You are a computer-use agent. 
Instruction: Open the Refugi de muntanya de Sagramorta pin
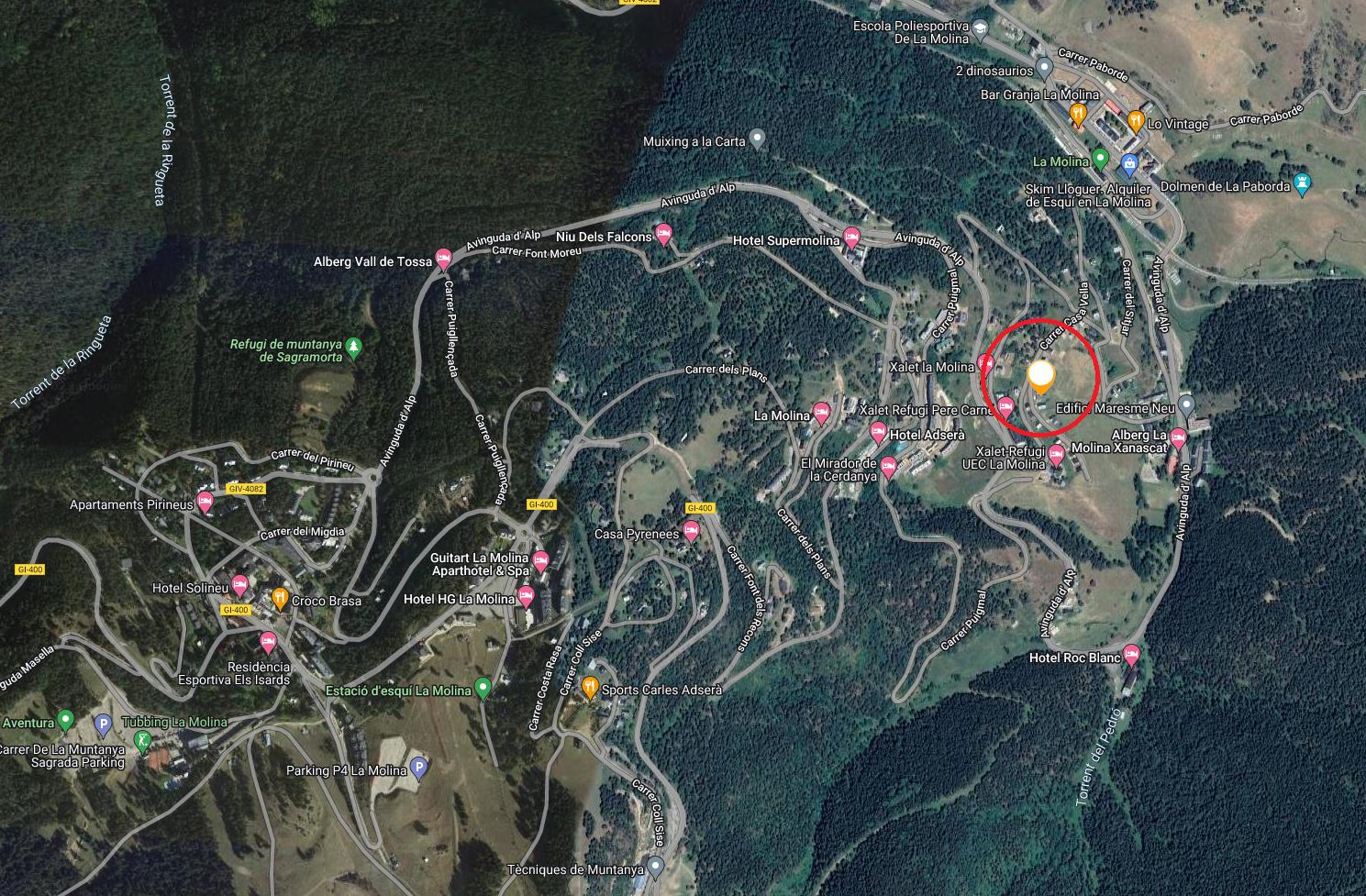(354, 348)
